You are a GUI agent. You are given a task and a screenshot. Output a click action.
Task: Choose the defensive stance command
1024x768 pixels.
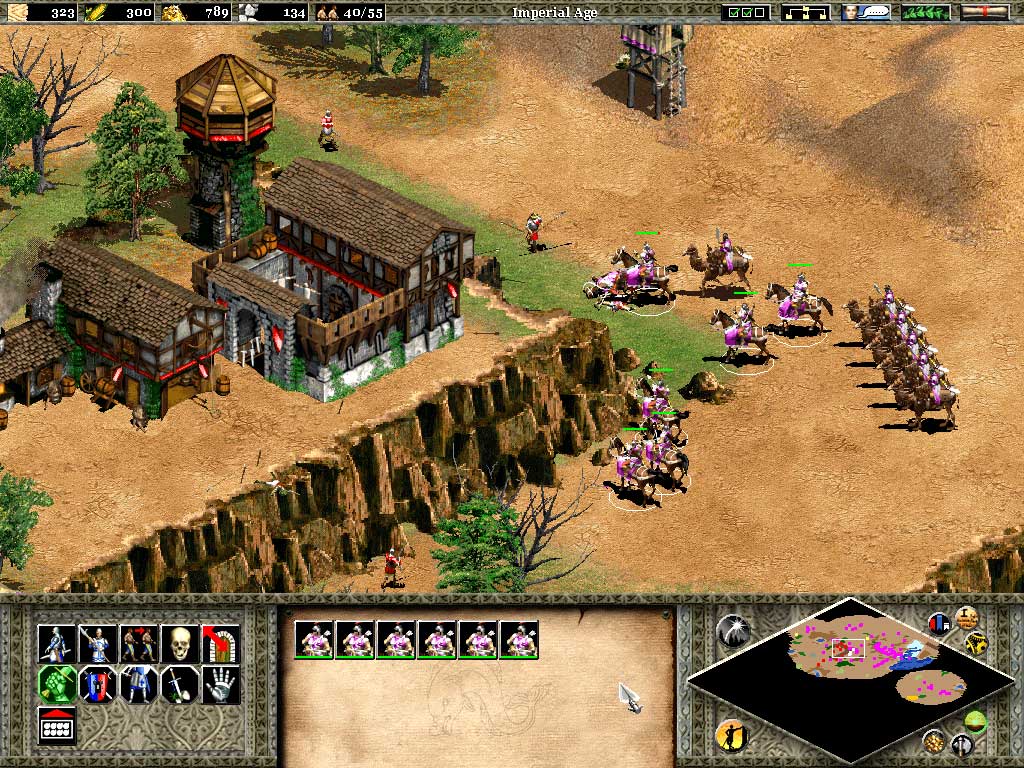[x=97, y=643]
